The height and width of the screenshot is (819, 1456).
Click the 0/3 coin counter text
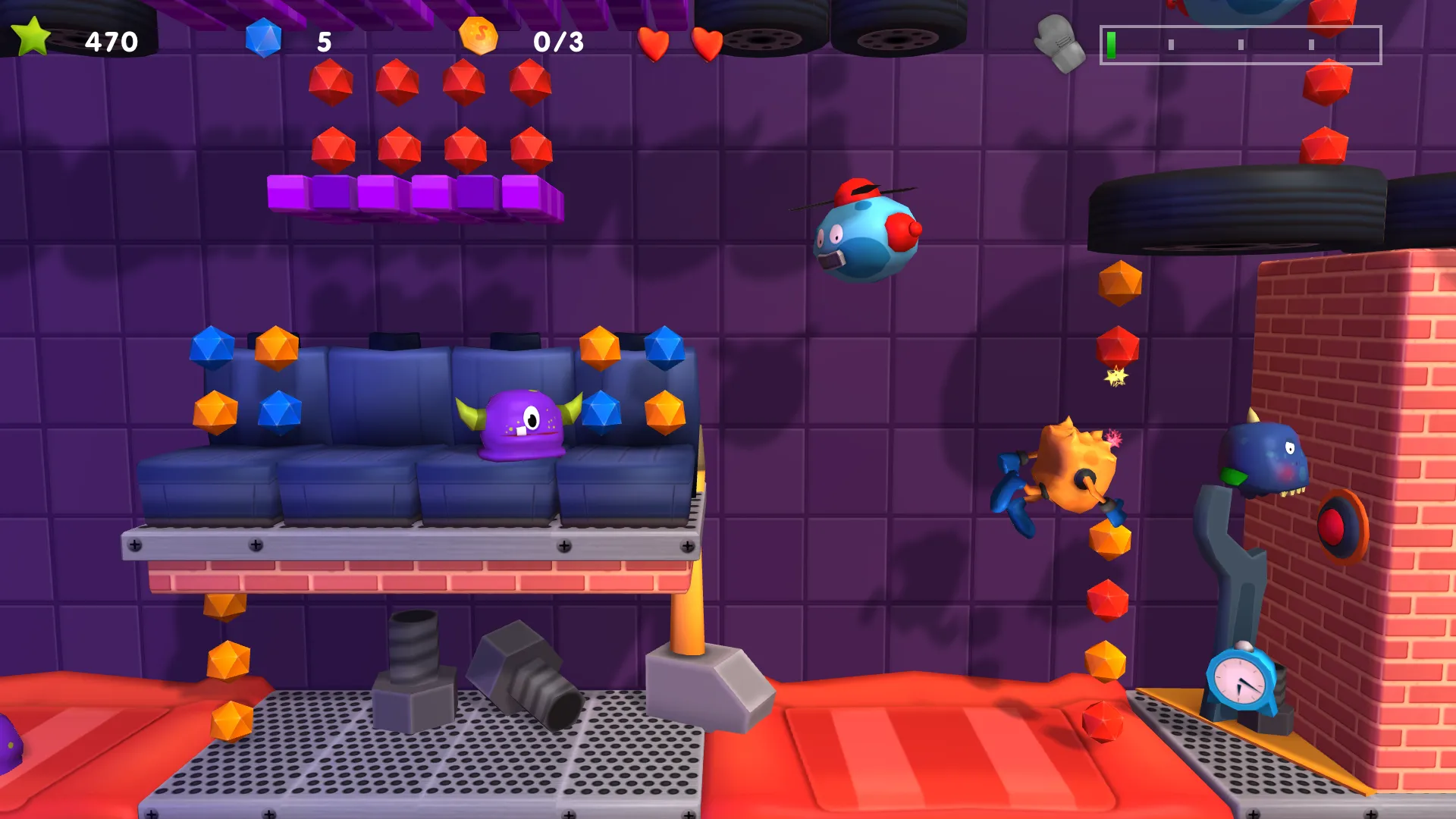(x=558, y=42)
